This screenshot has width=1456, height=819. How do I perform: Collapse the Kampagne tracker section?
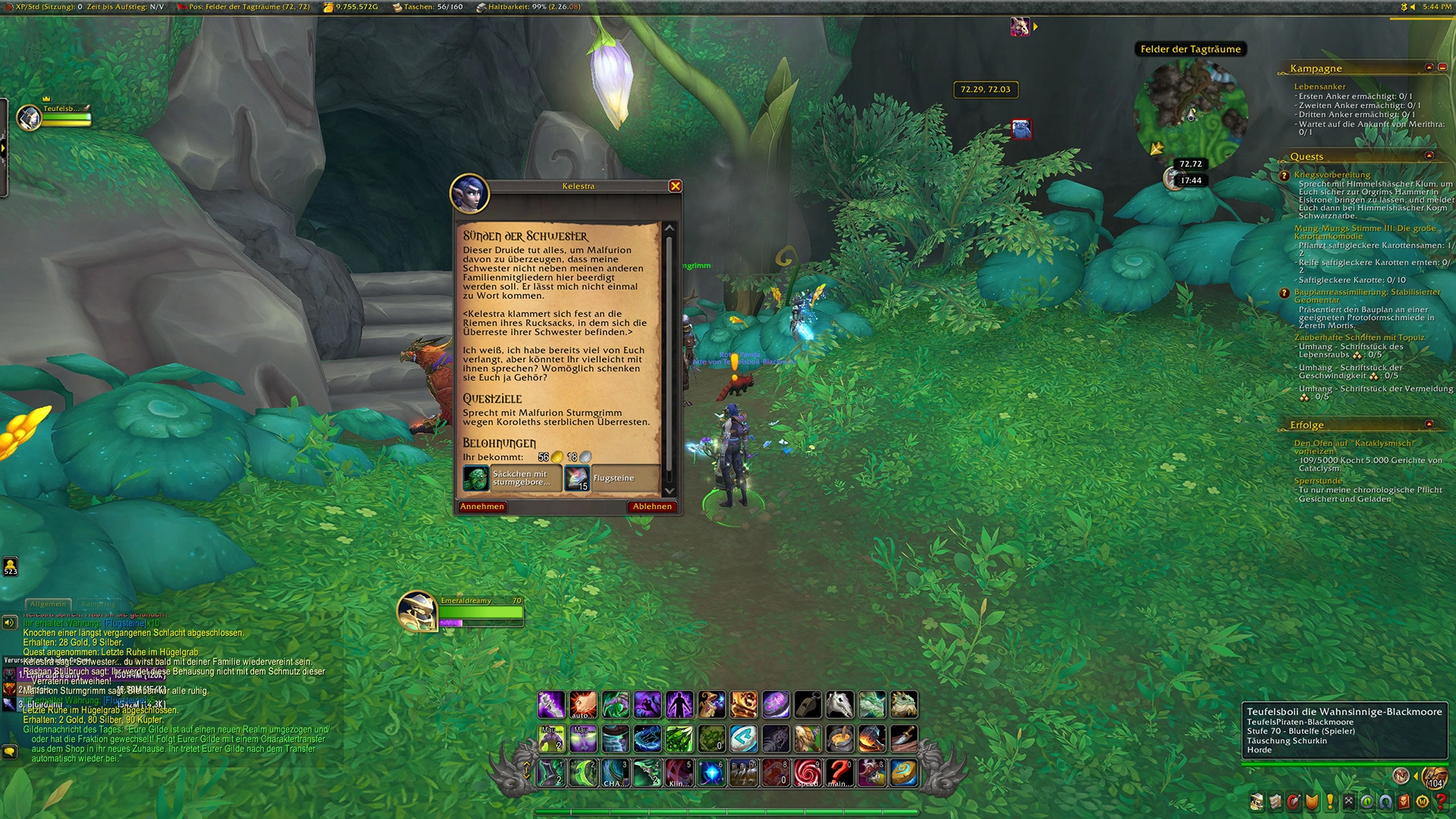tap(1429, 67)
